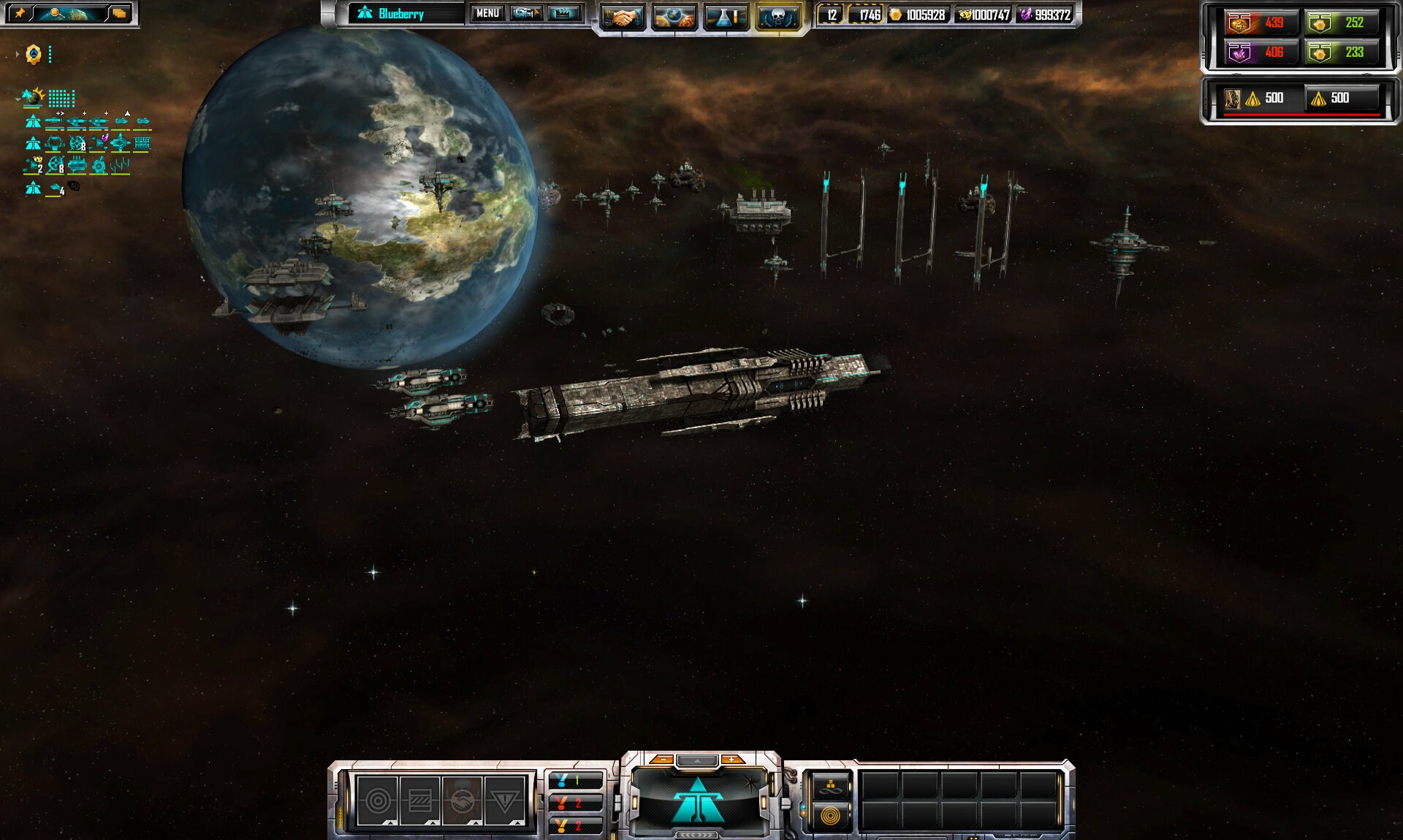Open the planets empire overview button
This screenshot has width=1403, height=840.
pyautogui.click(x=674, y=17)
